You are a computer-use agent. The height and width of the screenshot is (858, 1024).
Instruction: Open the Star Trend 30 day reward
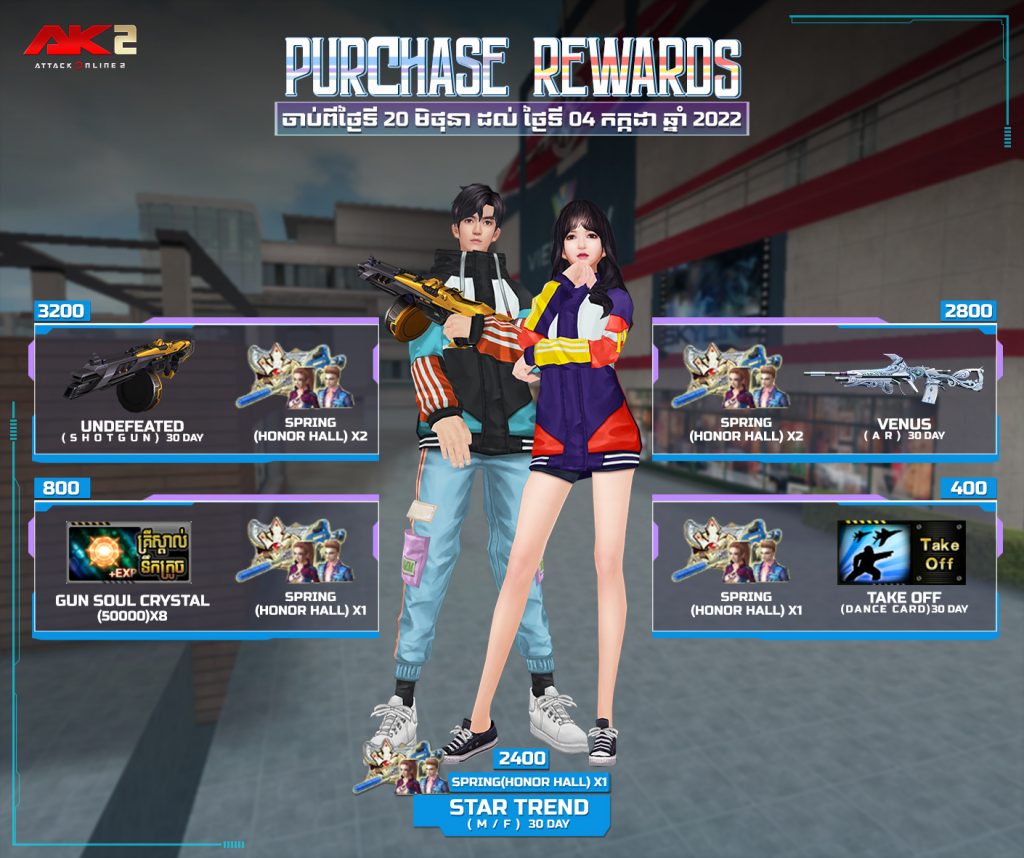(518, 812)
